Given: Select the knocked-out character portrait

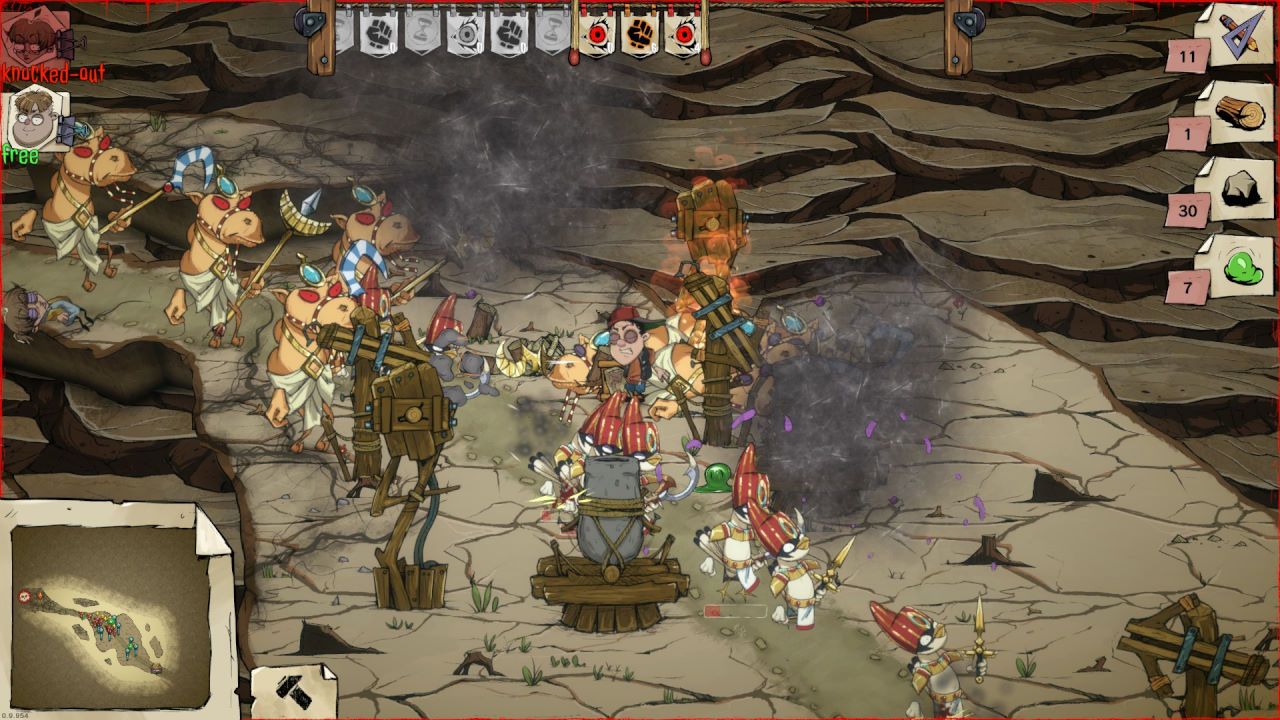Looking at the screenshot, I should pyautogui.click(x=37, y=38).
